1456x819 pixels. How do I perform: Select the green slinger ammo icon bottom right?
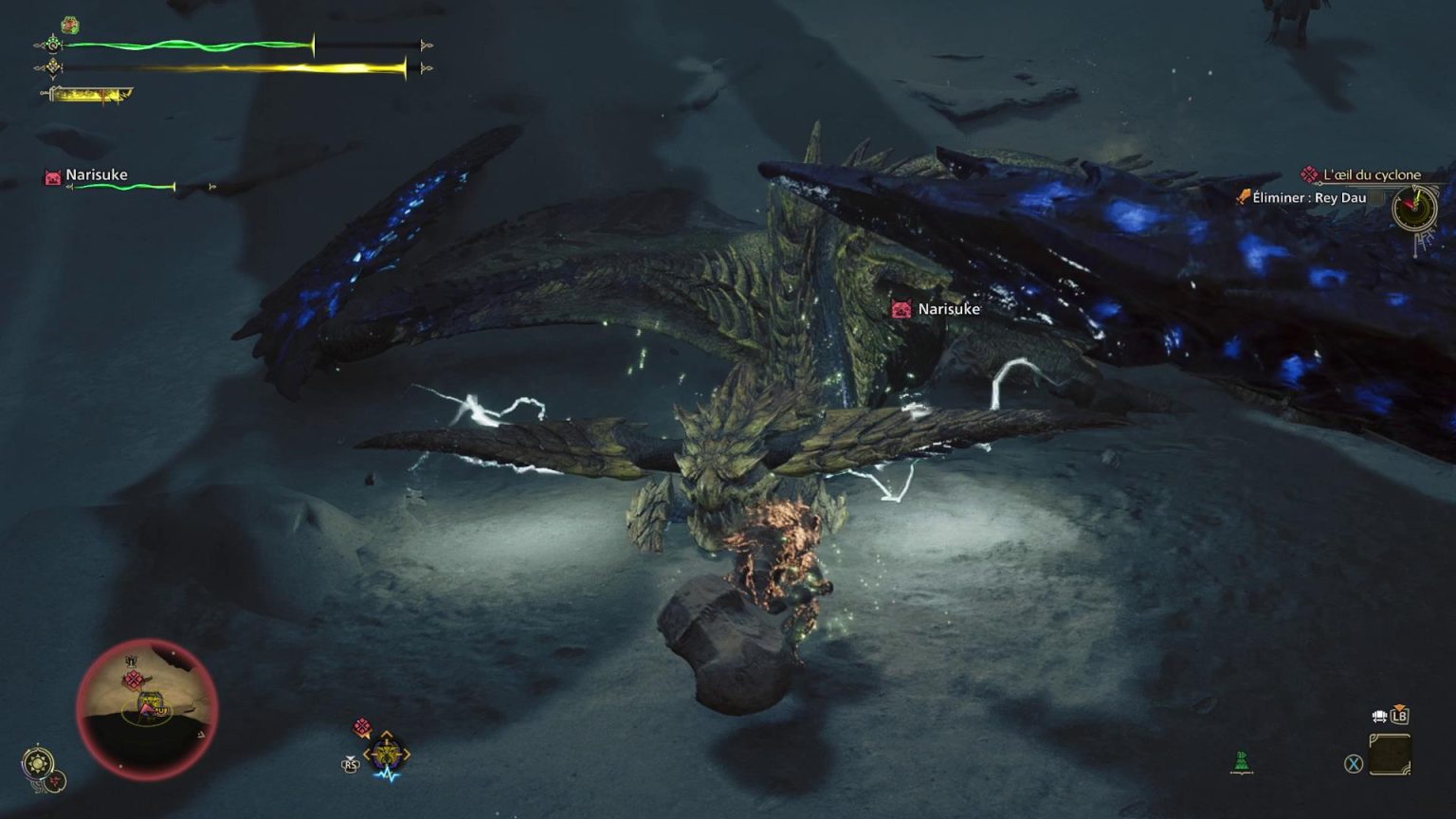pos(1243,761)
